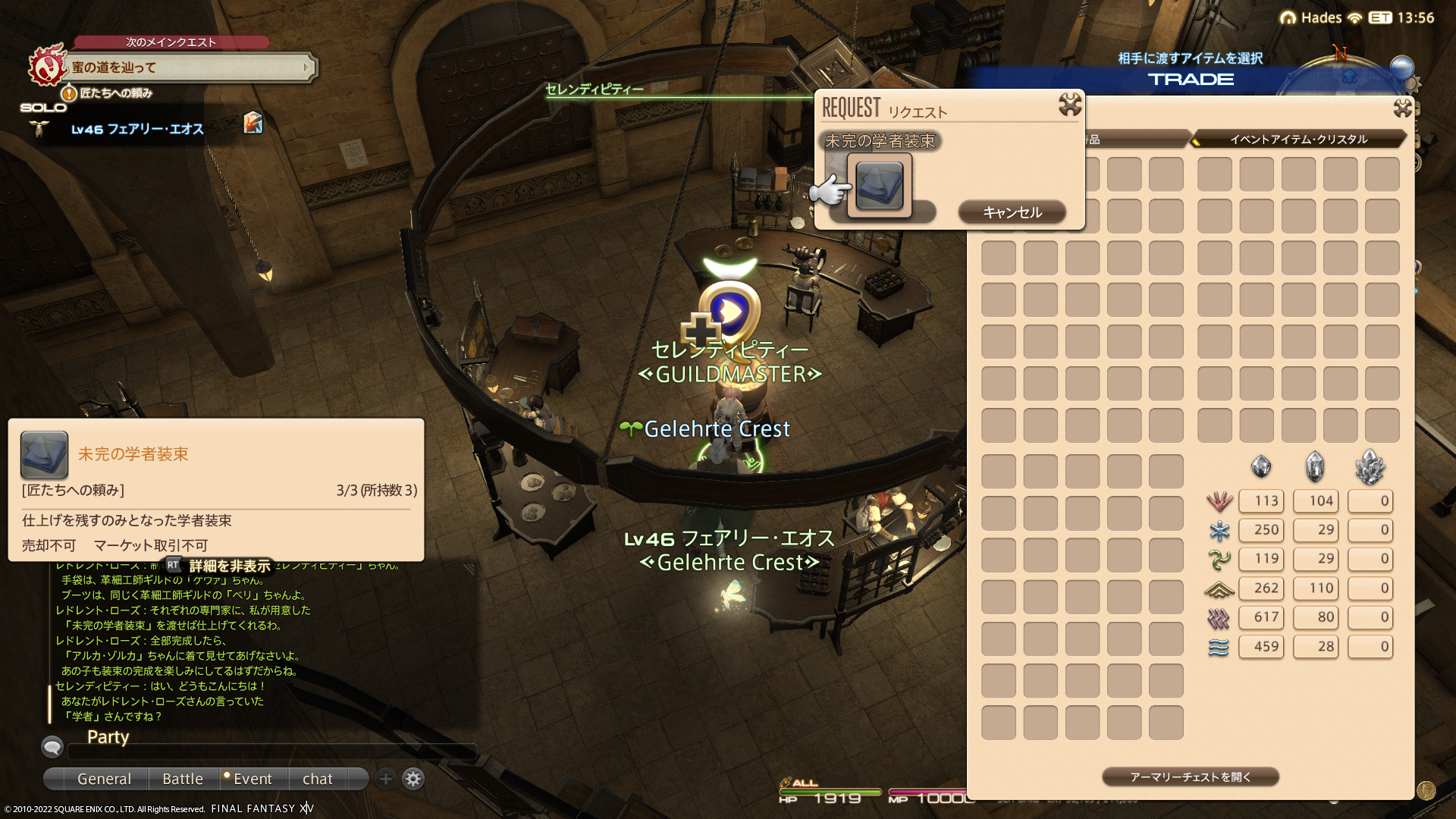Open the duty item icon beside the party list
The height and width of the screenshot is (819, 1456).
click(253, 123)
